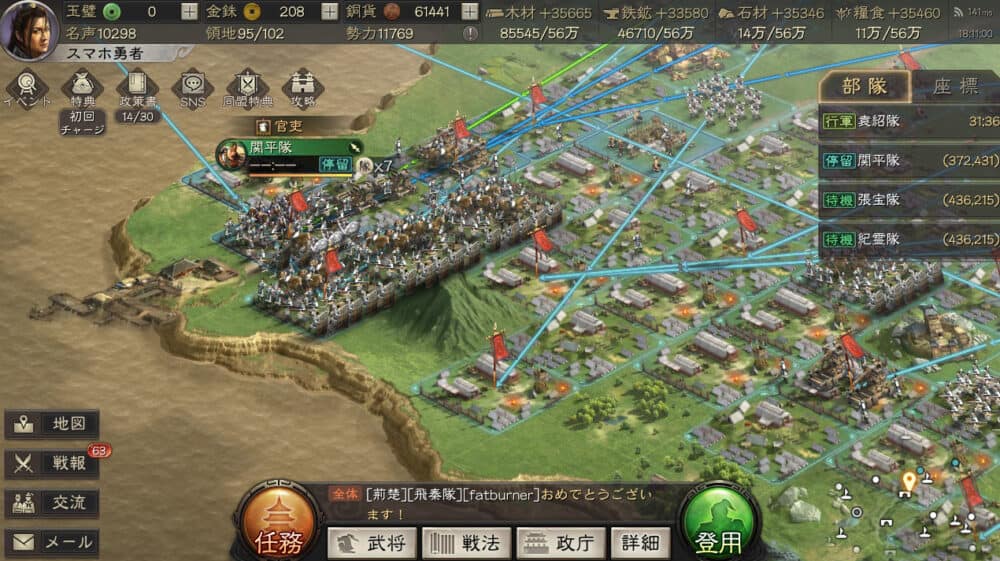
Task: Add more 玉璧 with the plus button
Action: click(190, 12)
